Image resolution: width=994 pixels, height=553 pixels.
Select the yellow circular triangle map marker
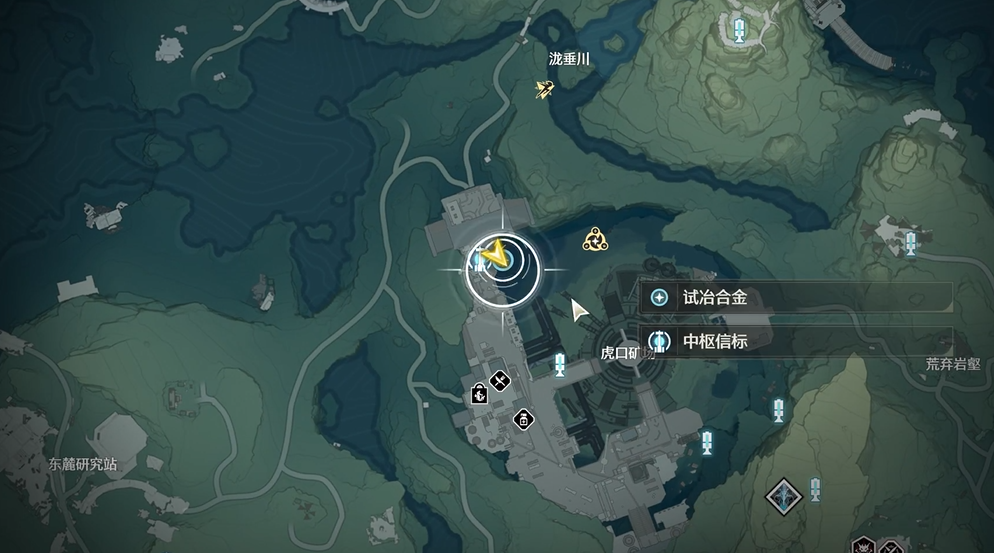[596, 239]
